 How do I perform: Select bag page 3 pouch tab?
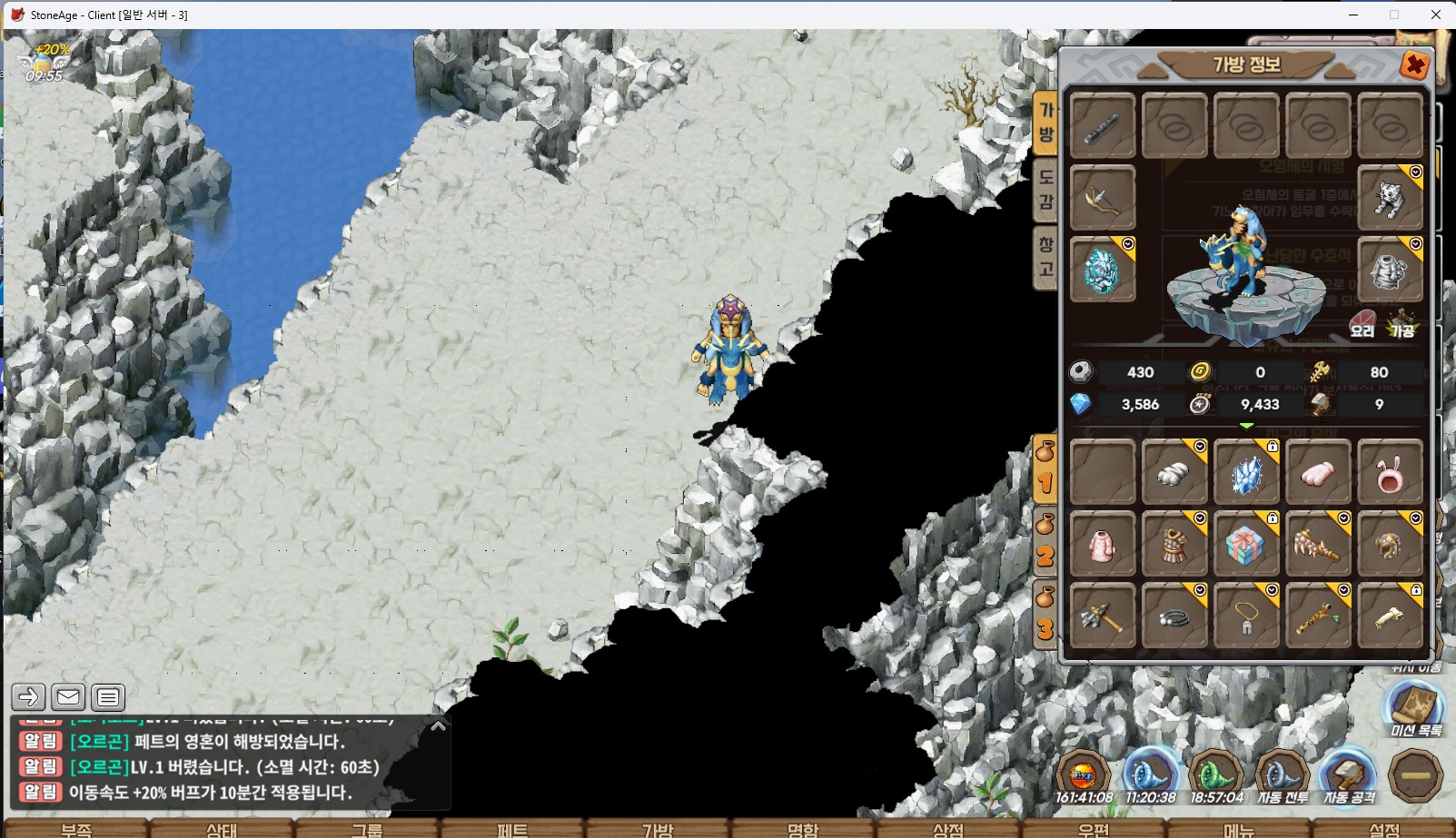1045,616
